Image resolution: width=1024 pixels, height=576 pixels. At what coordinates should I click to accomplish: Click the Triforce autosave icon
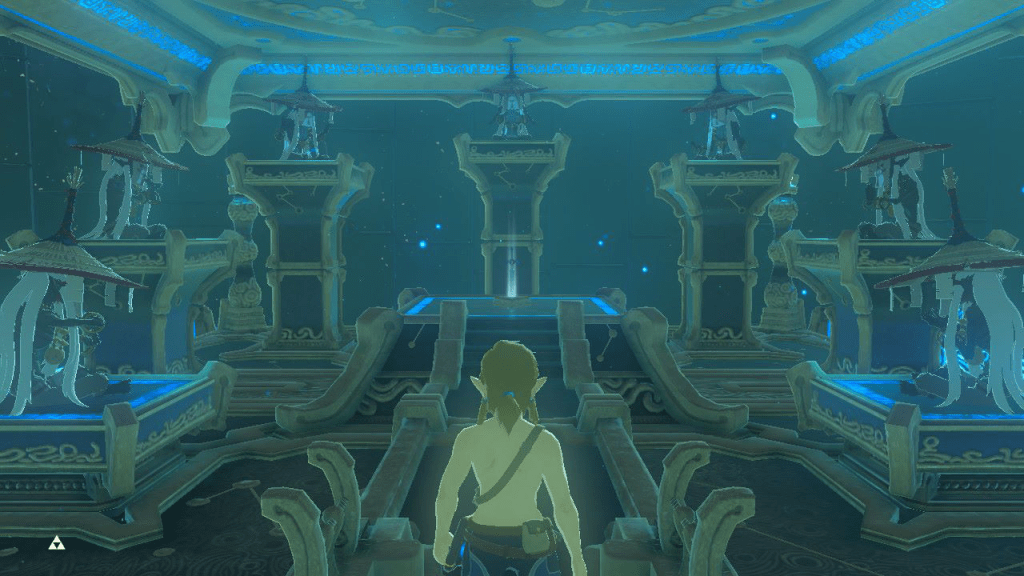pyautogui.click(x=56, y=544)
